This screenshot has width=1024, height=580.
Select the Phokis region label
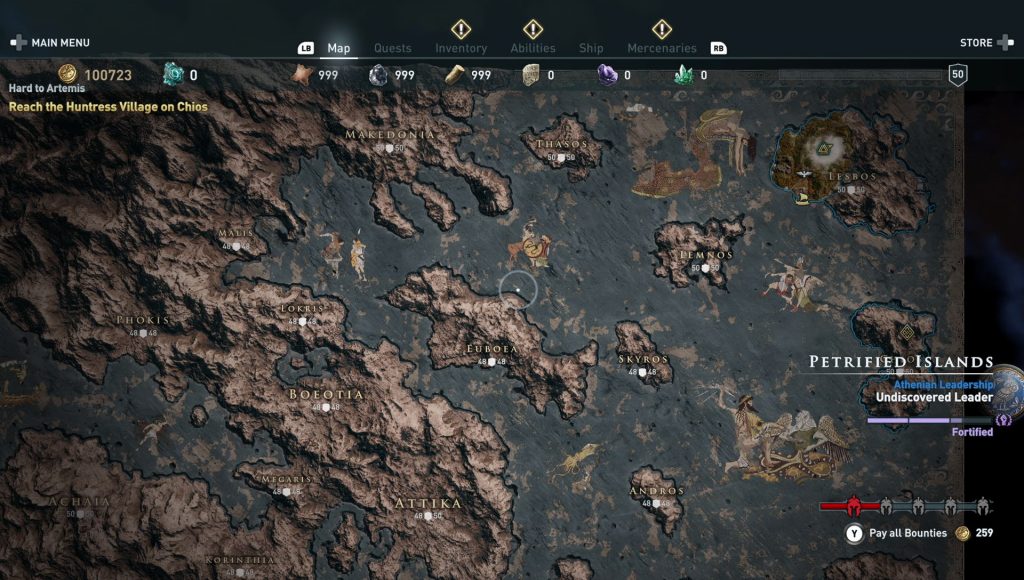tap(143, 321)
